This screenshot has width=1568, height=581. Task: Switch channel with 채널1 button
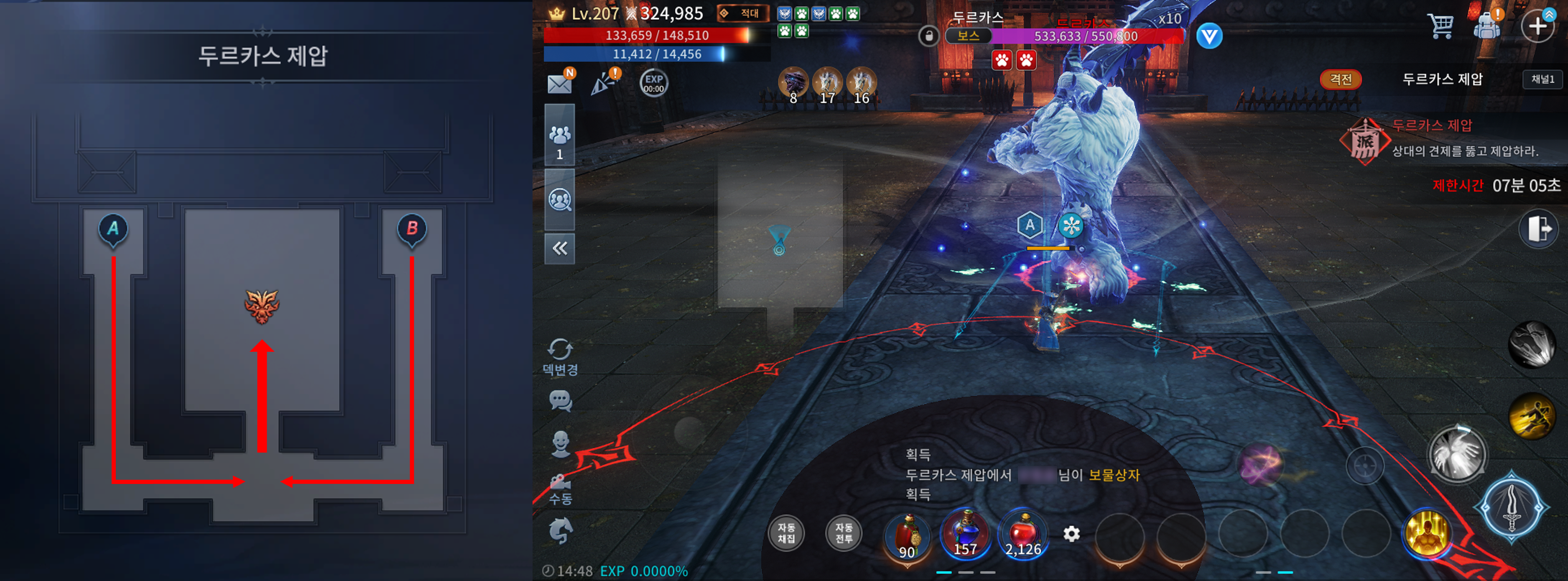1543,80
